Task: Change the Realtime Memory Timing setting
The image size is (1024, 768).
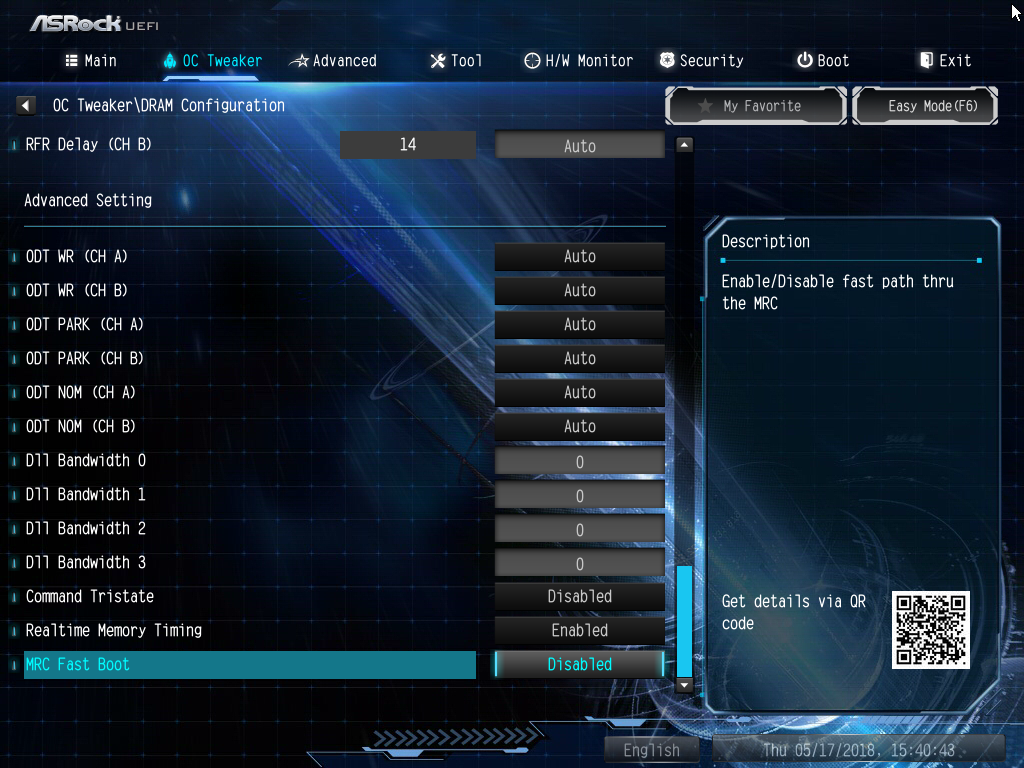Action: (x=580, y=631)
